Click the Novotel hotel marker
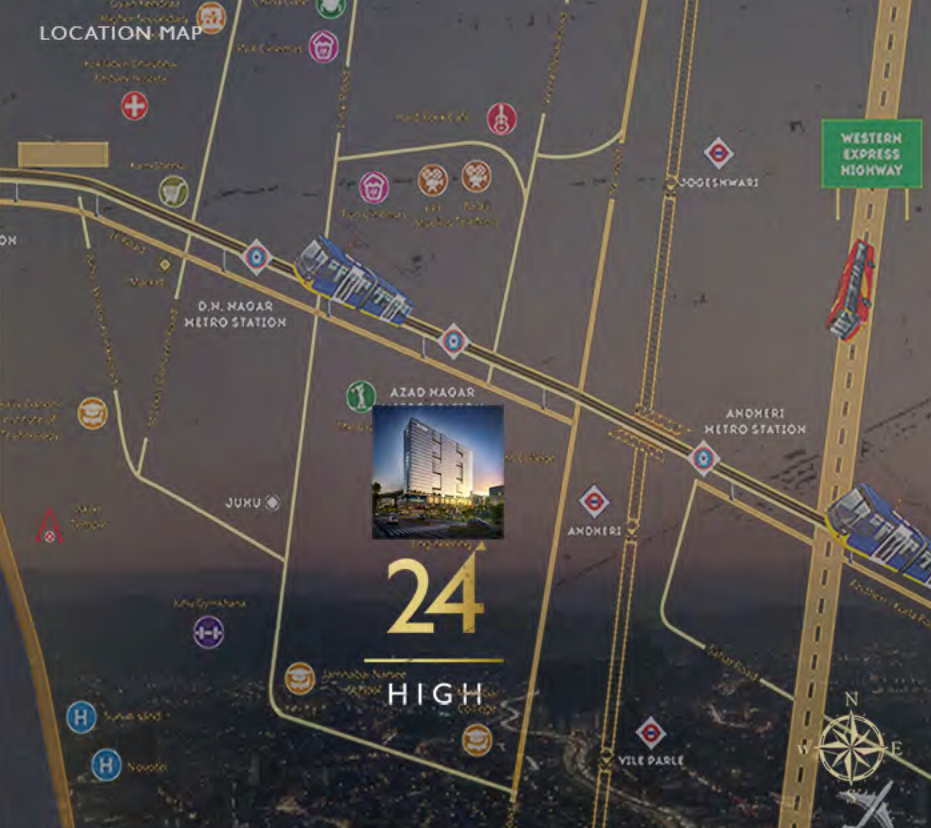Viewport: 931px width, 828px height. click(106, 765)
